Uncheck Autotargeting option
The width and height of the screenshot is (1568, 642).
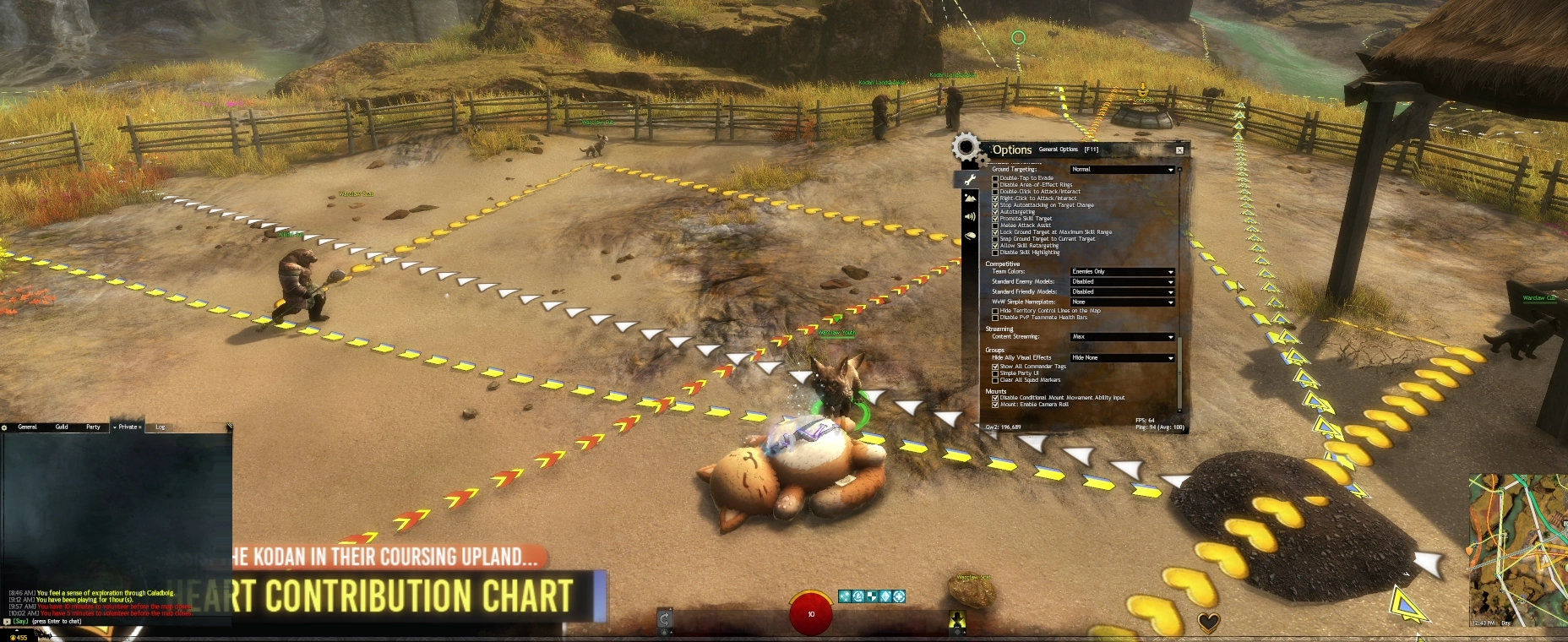click(995, 212)
